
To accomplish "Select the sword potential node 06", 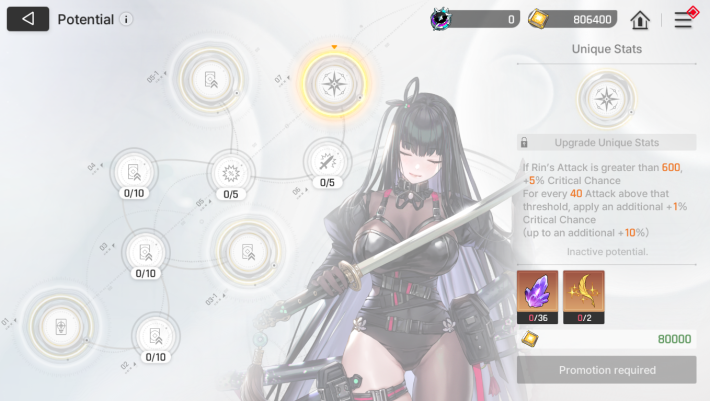I will [326, 159].
